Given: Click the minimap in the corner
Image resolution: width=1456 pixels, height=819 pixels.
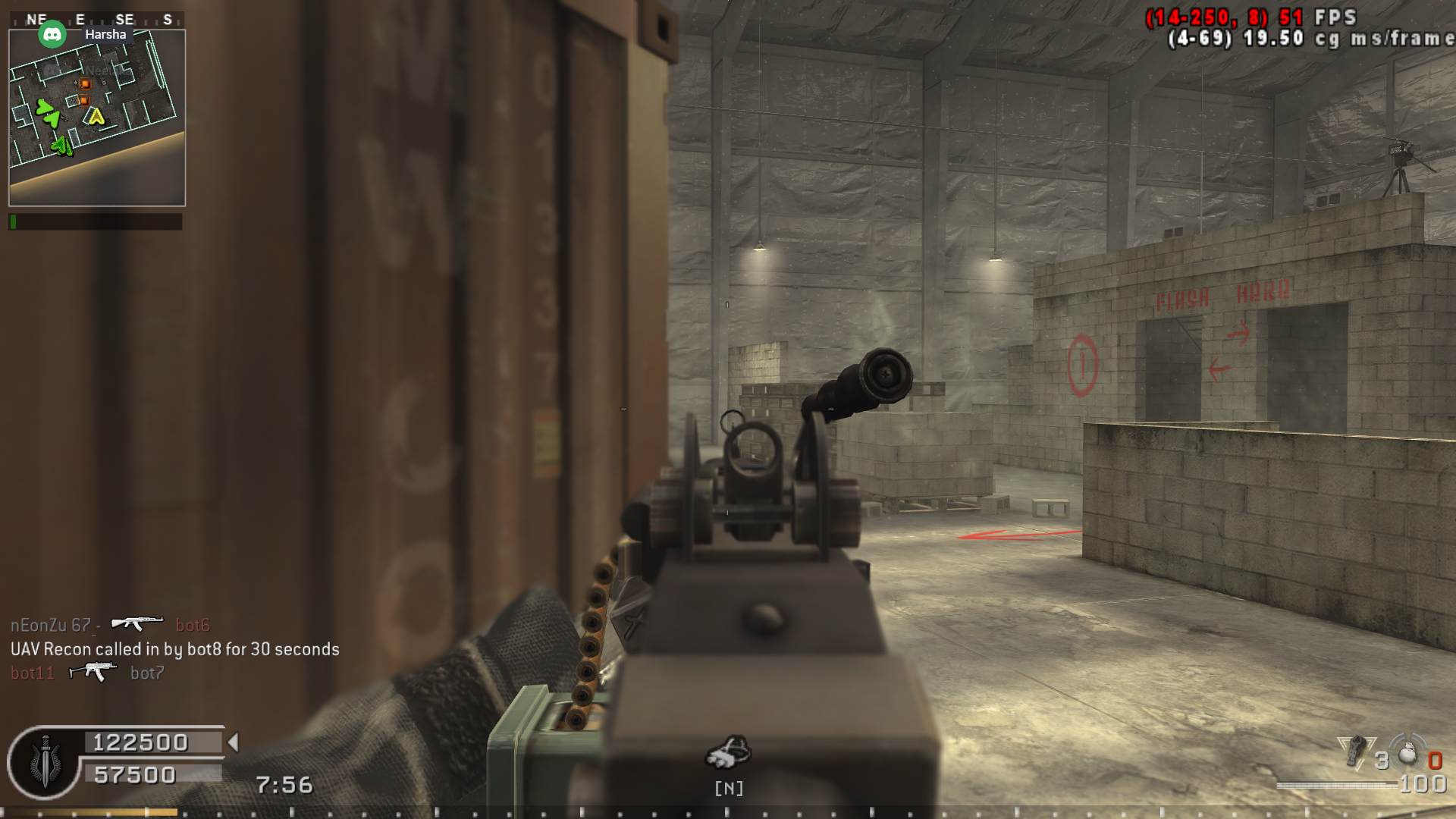Looking at the screenshot, I should coord(96,118).
